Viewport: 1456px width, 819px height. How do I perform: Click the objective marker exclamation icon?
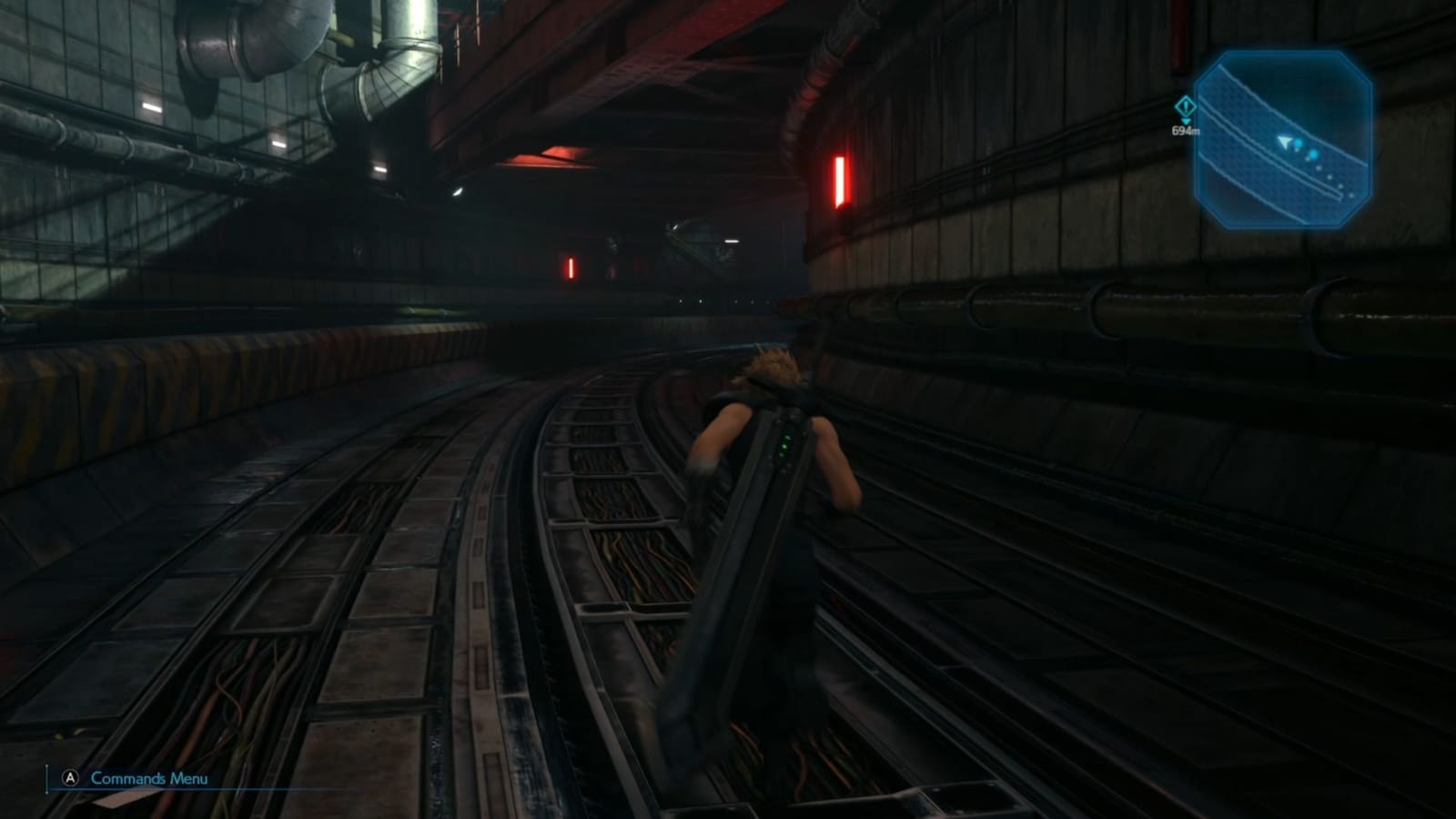1186,106
